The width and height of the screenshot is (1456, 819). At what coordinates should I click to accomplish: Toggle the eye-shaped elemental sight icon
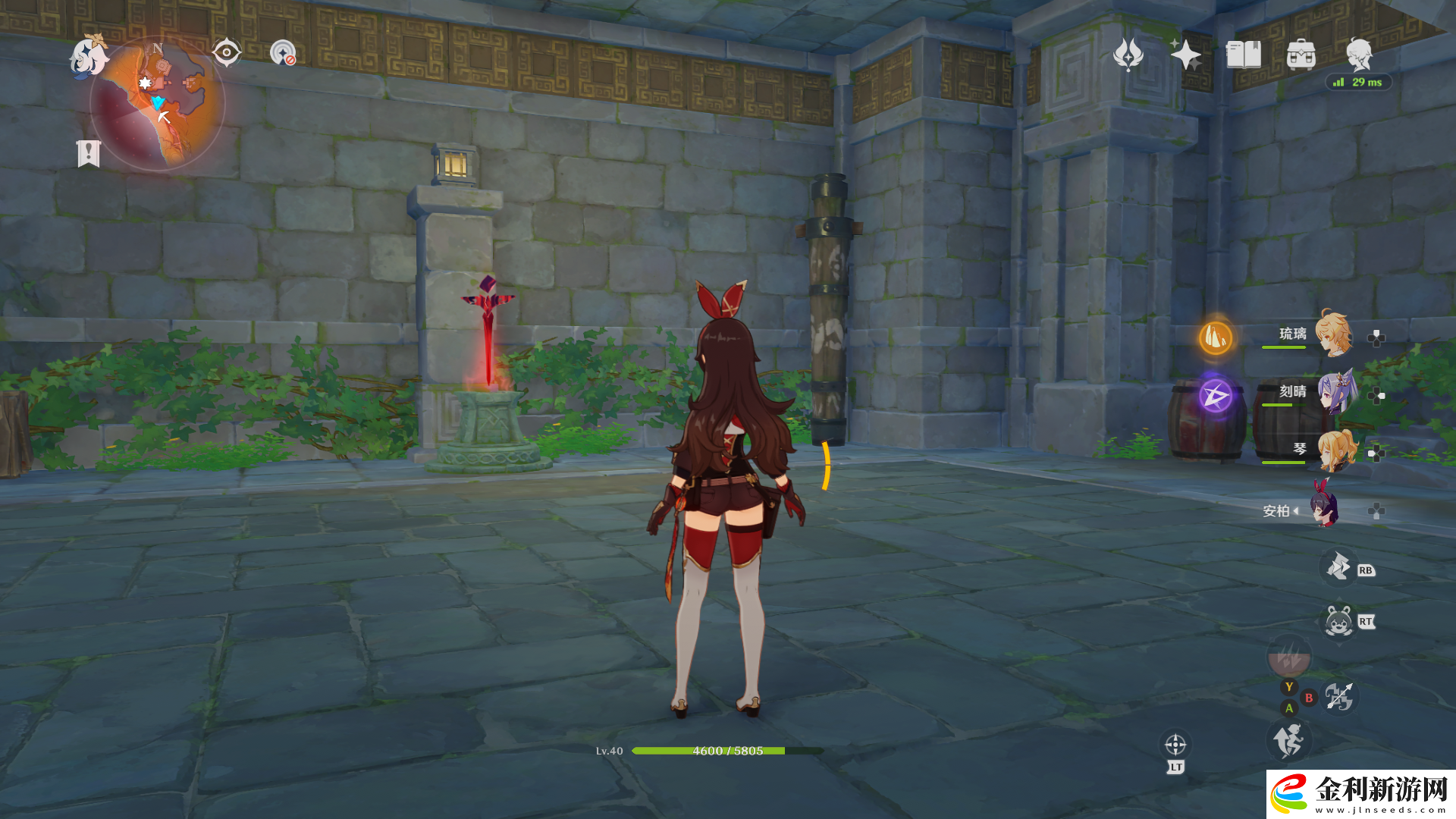(x=226, y=52)
